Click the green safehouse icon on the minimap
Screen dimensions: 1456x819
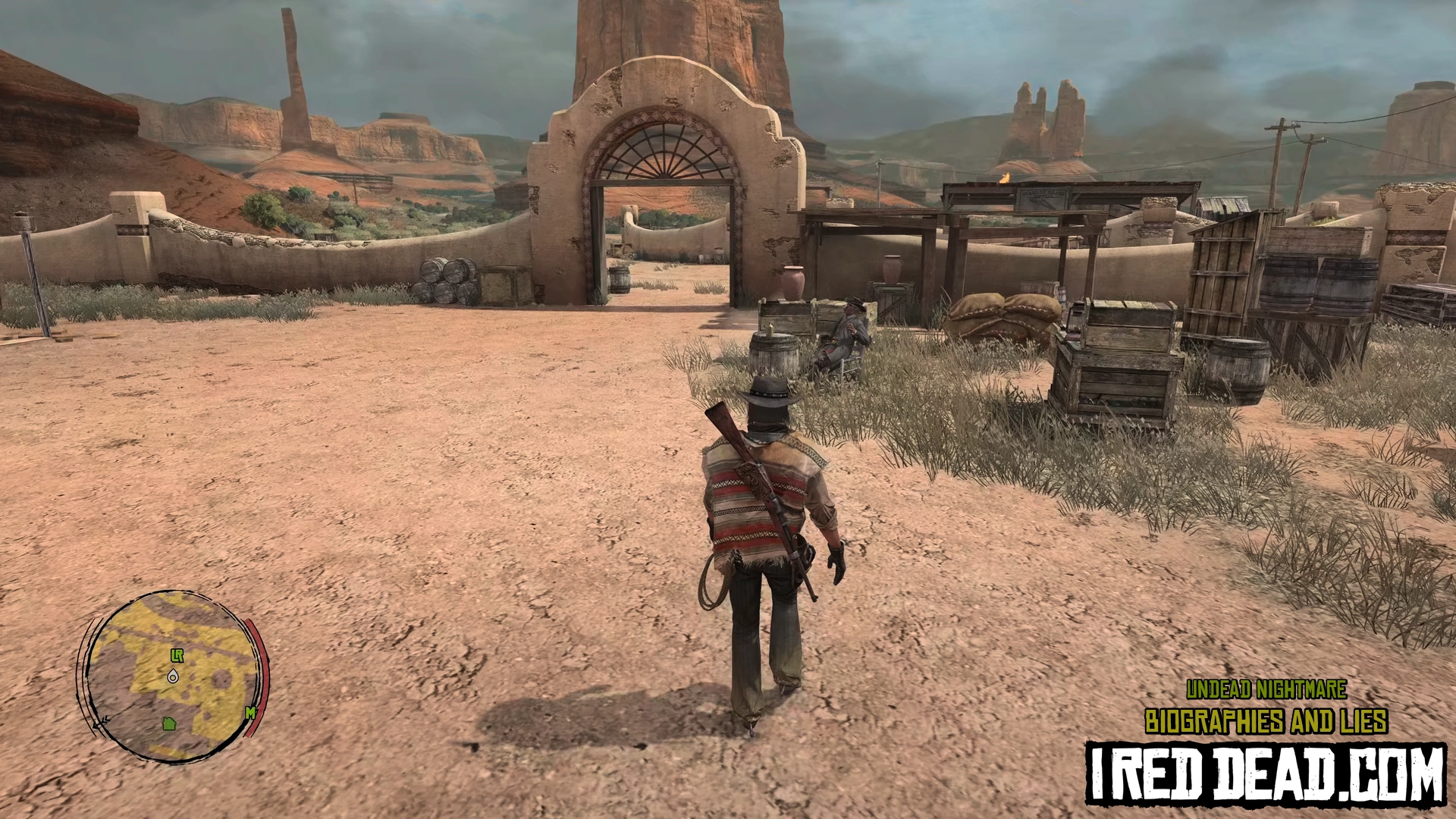coord(169,723)
